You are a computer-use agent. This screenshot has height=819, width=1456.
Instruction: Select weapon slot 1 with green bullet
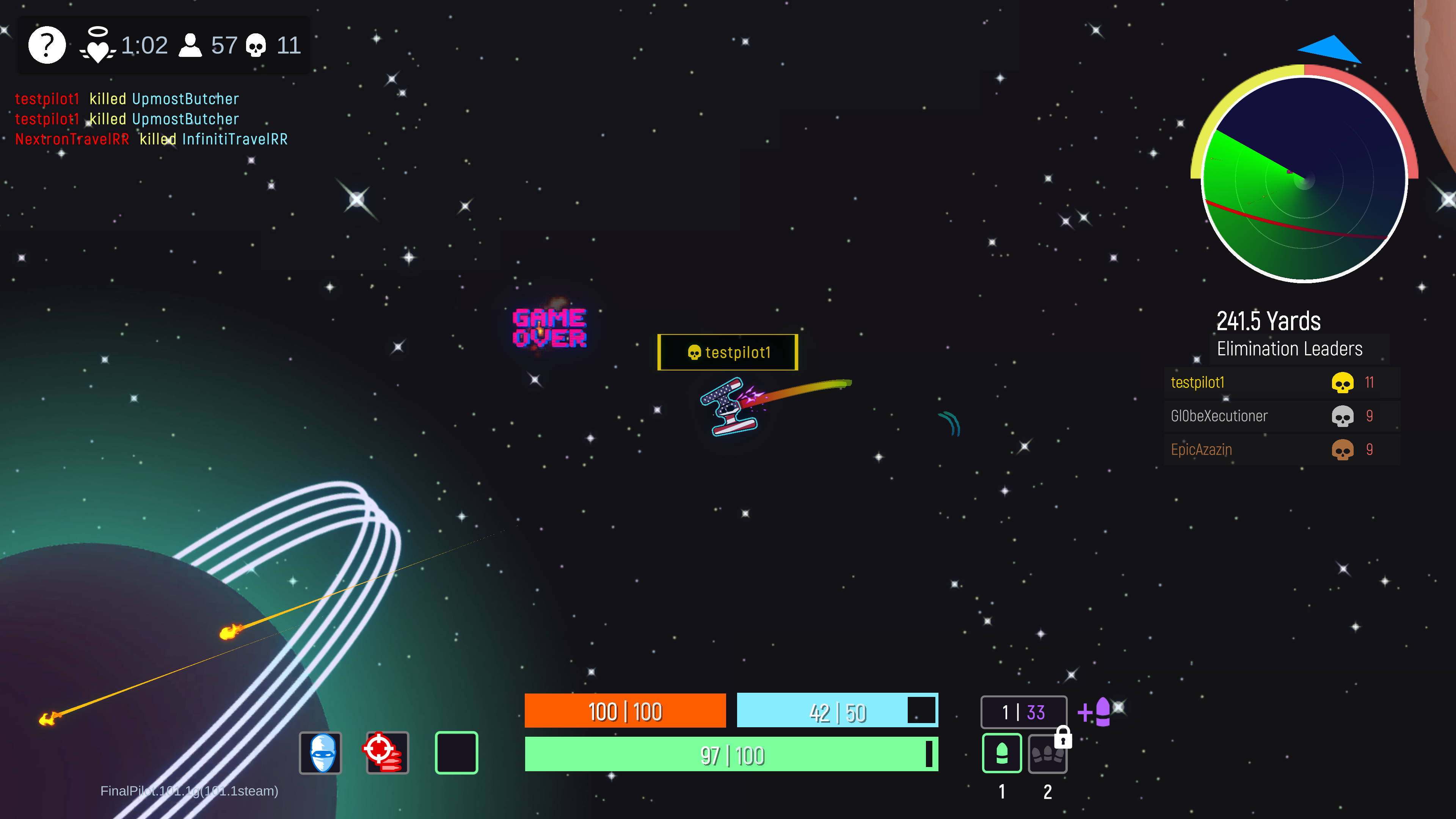(1001, 753)
